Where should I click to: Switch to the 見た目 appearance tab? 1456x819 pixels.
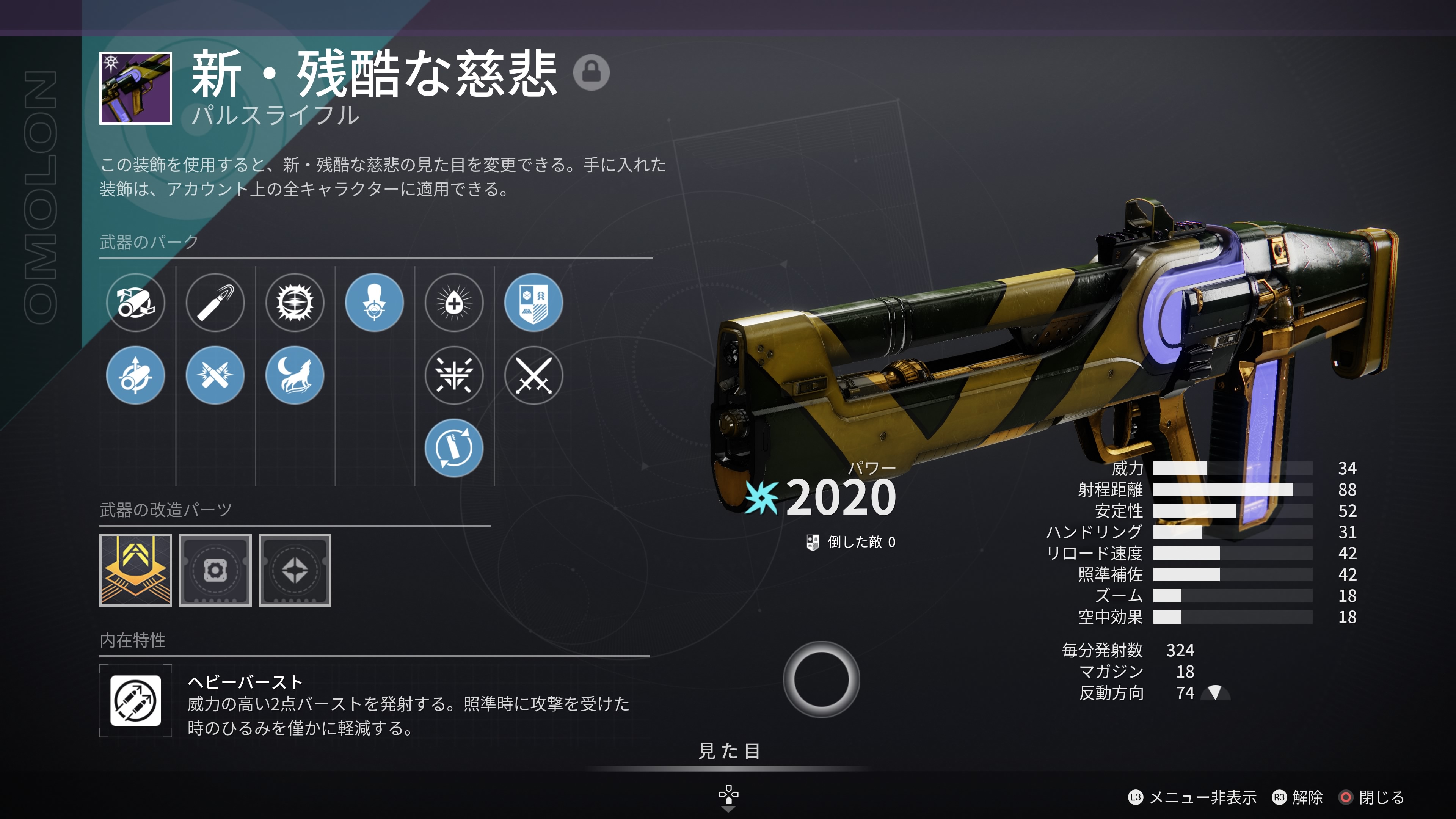[728, 751]
